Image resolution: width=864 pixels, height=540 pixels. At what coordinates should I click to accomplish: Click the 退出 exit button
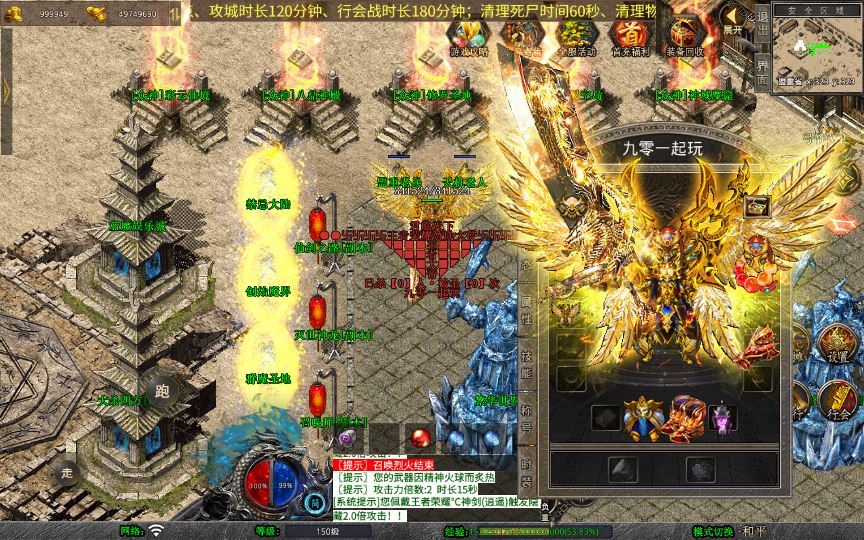[x=762, y=25]
